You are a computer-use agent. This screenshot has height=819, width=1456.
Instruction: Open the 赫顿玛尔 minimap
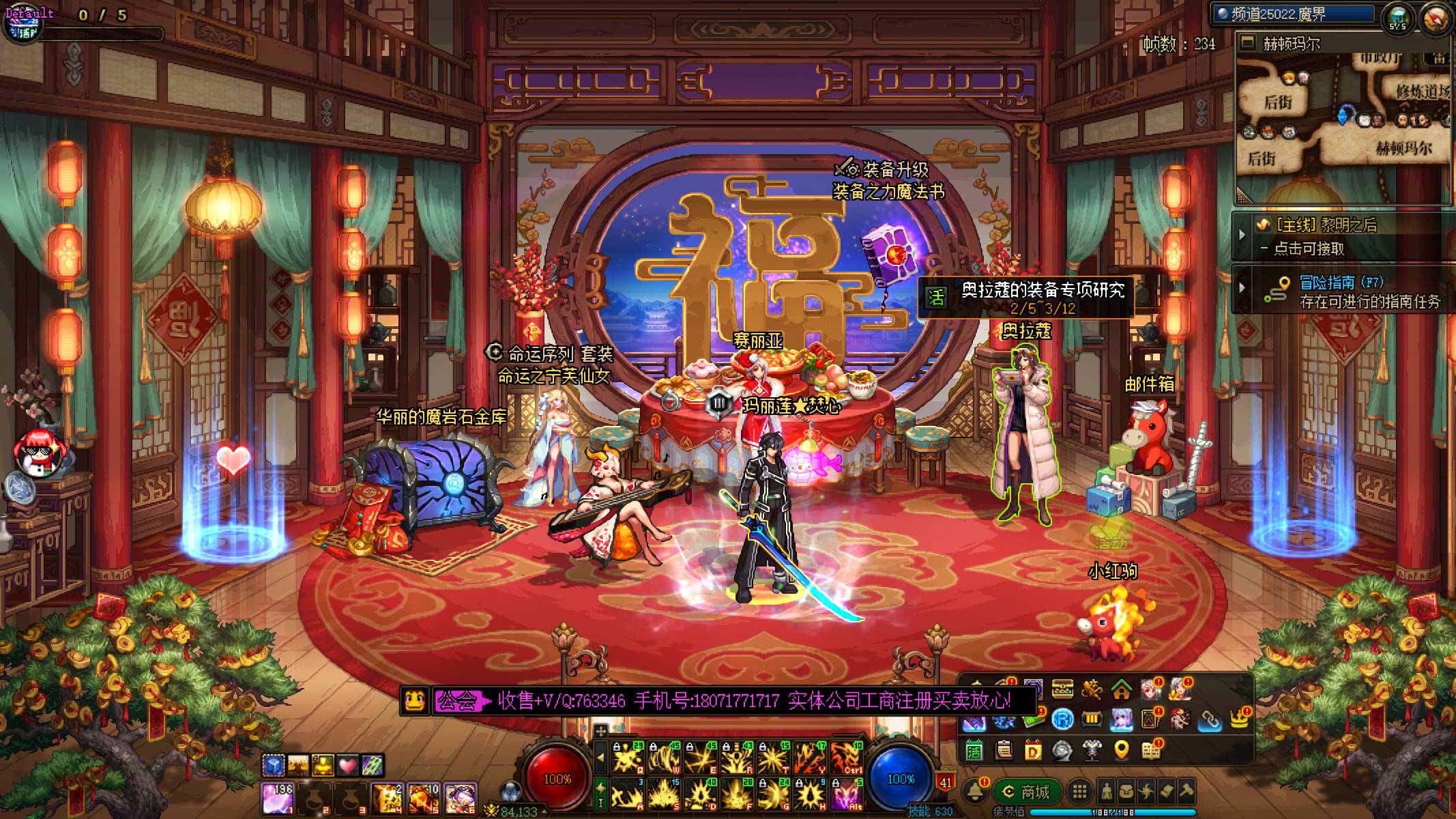1344,123
